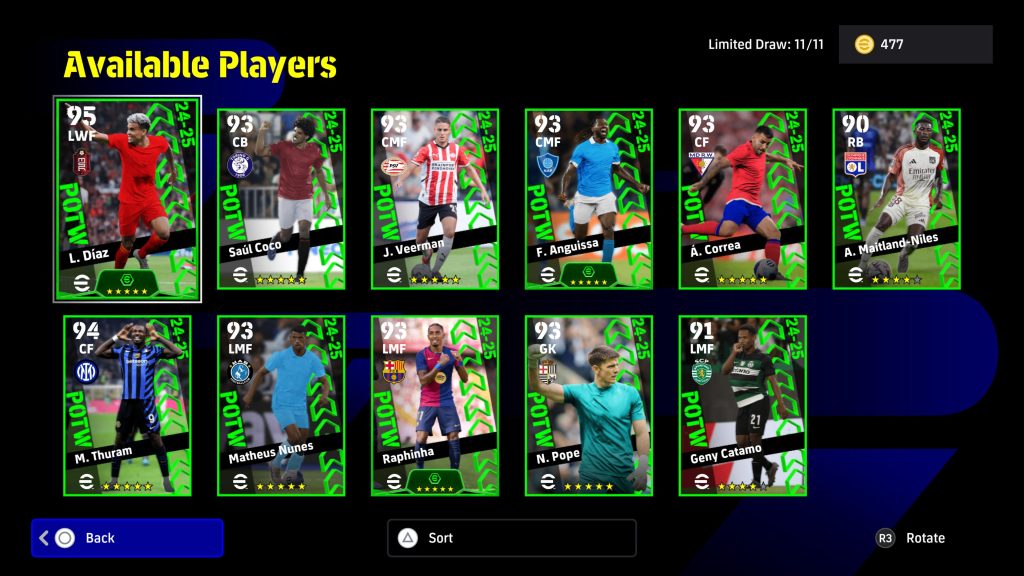Viewport: 1024px width, 576px height.
Task: Select the M. Thuram card
Action: pyautogui.click(x=127, y=405)
